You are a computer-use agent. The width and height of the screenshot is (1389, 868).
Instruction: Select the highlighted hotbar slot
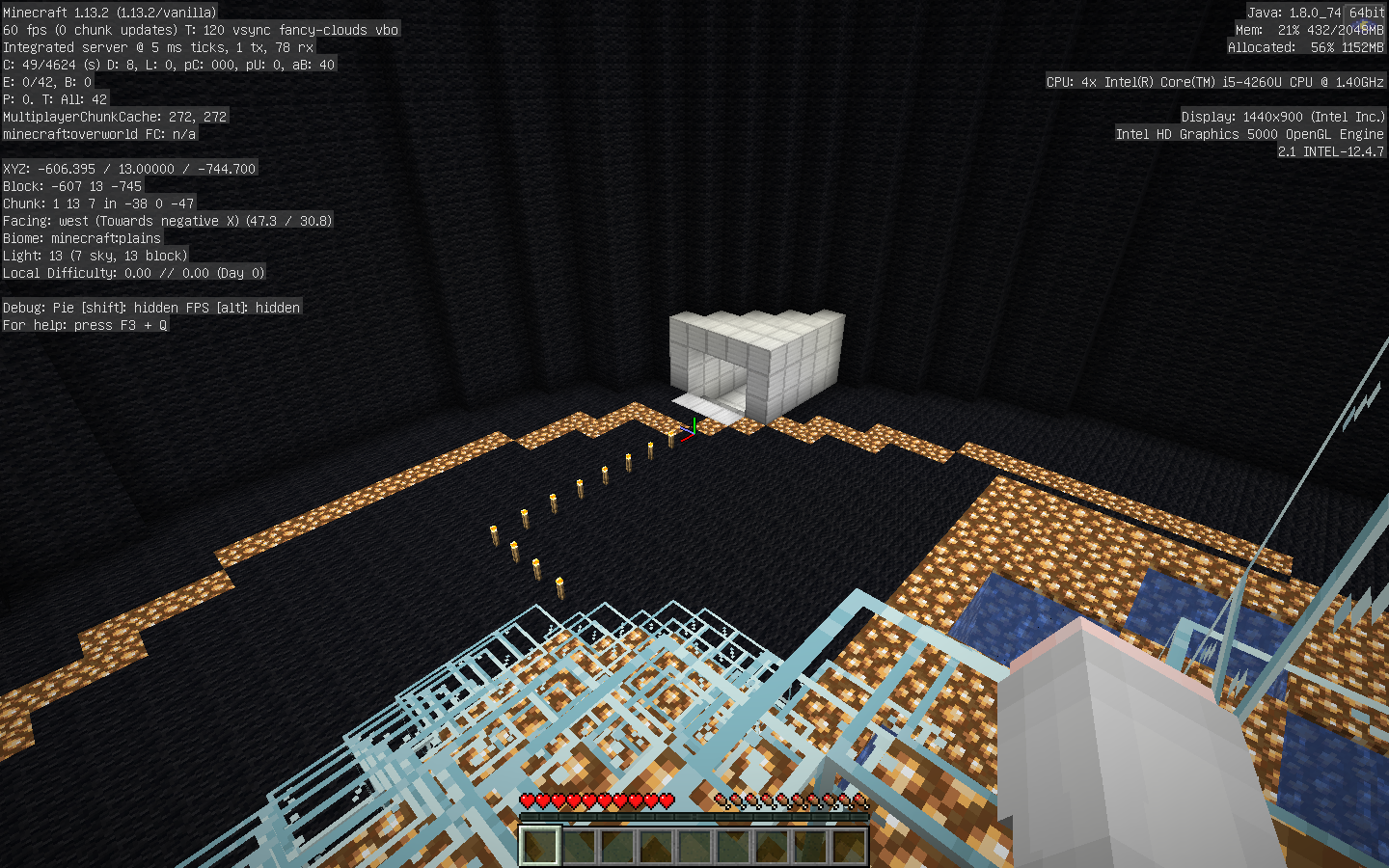(540, 846)
